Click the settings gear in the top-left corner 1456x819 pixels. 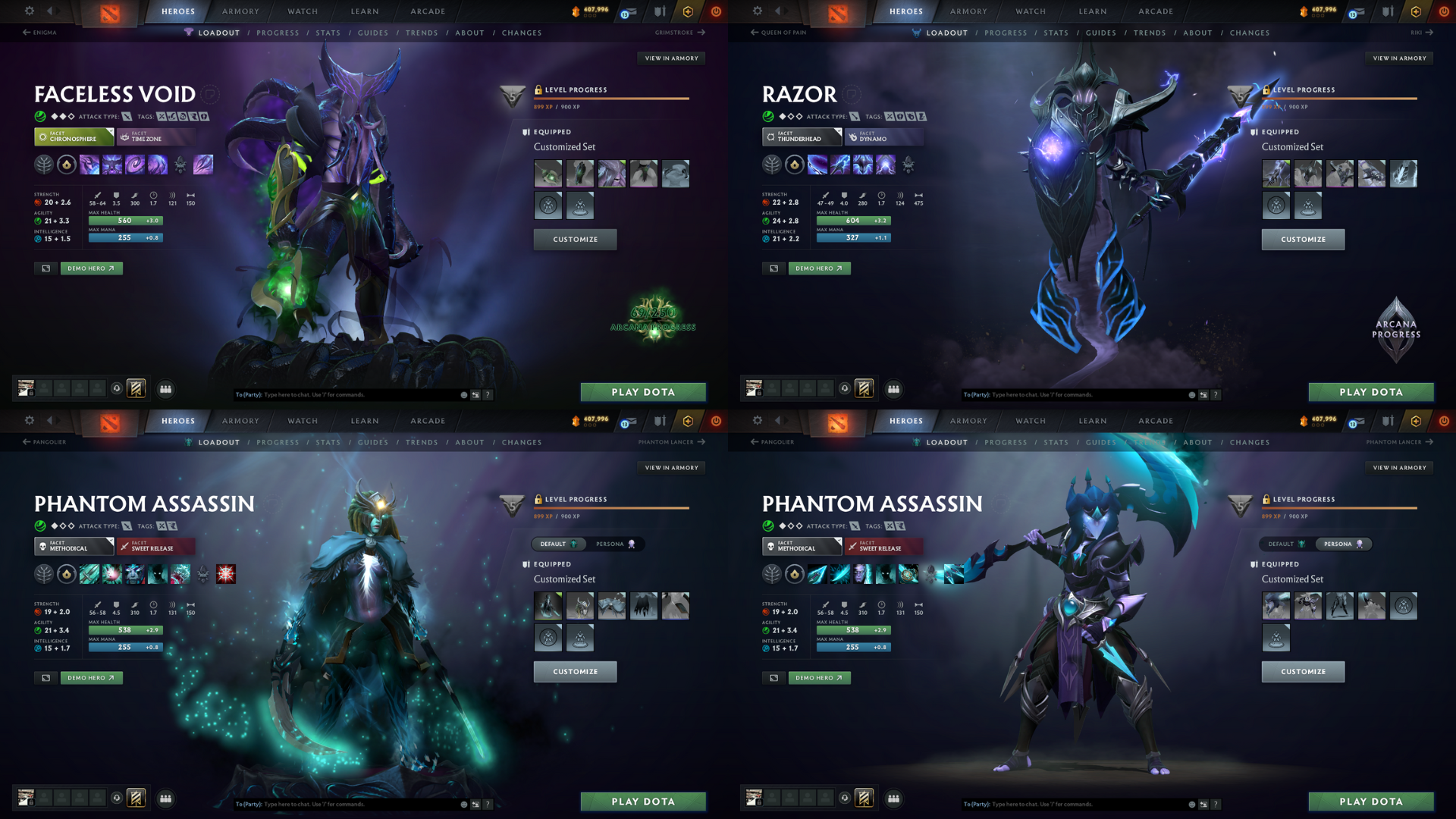pos(29,11)
